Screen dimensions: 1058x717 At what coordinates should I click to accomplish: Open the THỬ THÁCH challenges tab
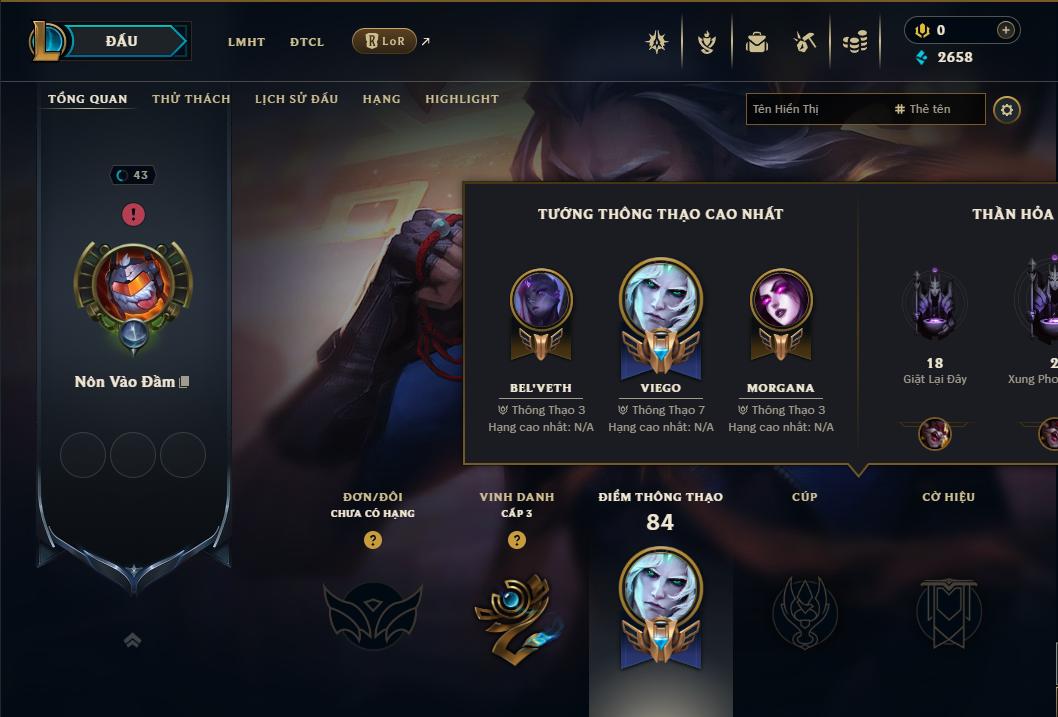click(191, 99)
